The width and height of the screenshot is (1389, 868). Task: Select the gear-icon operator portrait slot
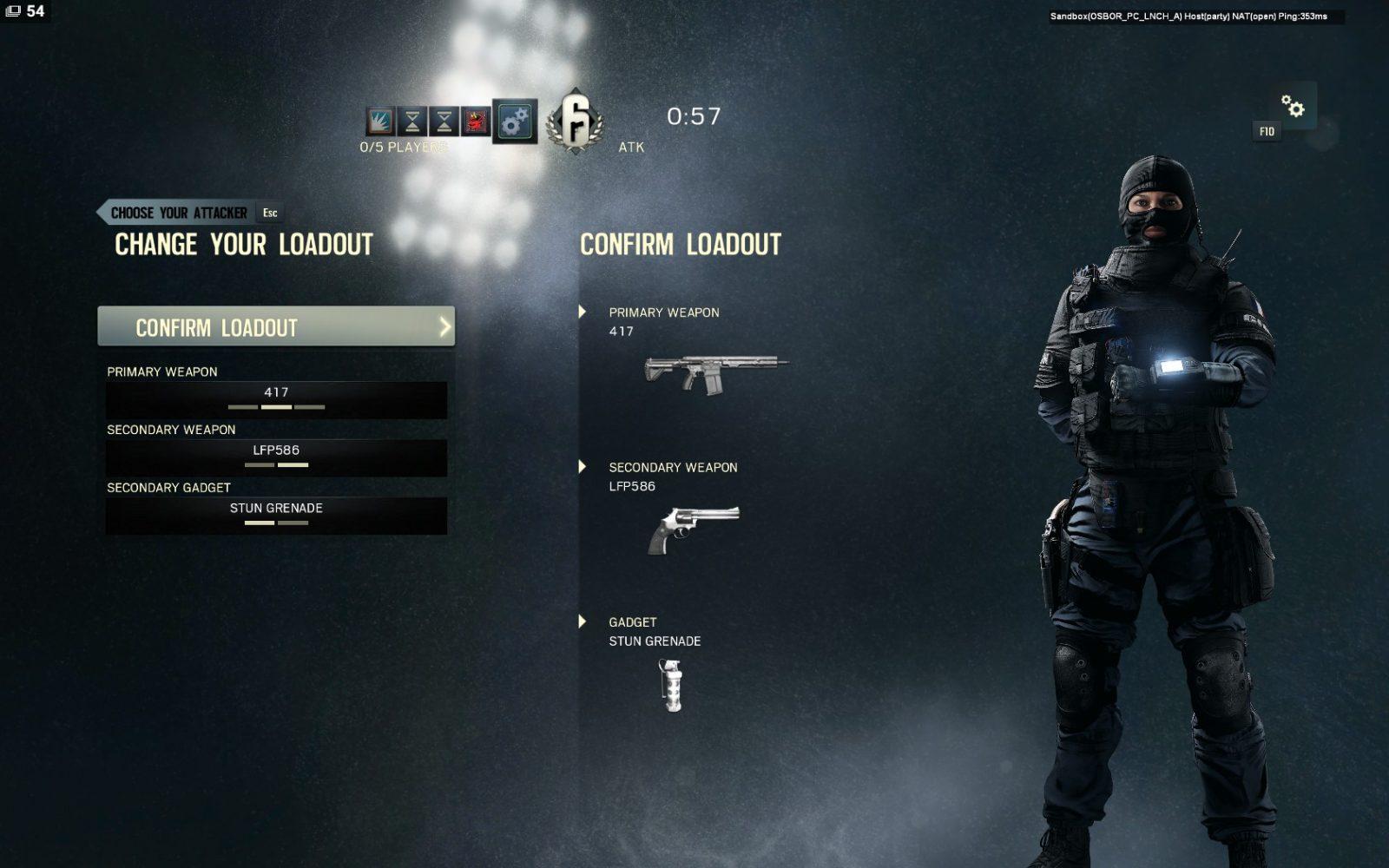click(515, 122)
